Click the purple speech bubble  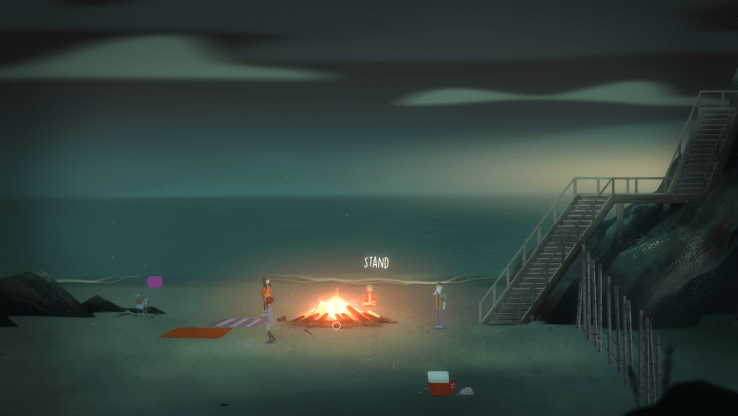click(x=155, y=282)
